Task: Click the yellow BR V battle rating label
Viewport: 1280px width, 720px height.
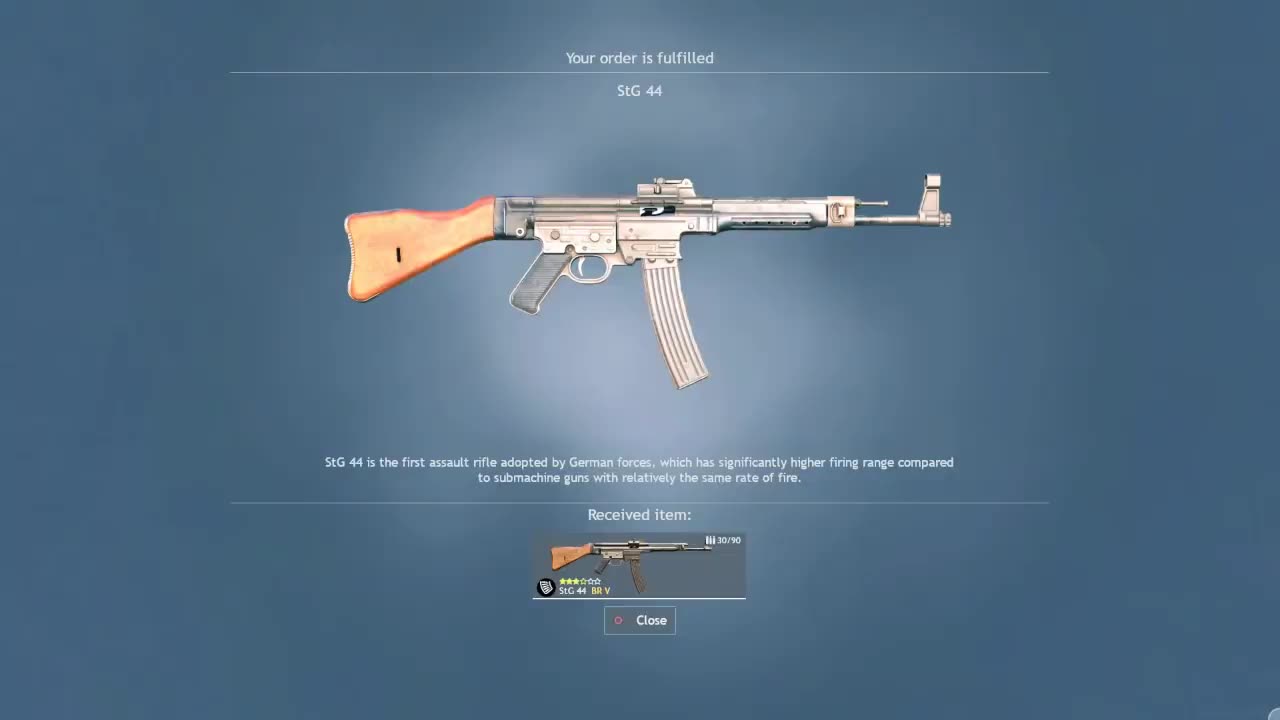Action: coord(600,591)
